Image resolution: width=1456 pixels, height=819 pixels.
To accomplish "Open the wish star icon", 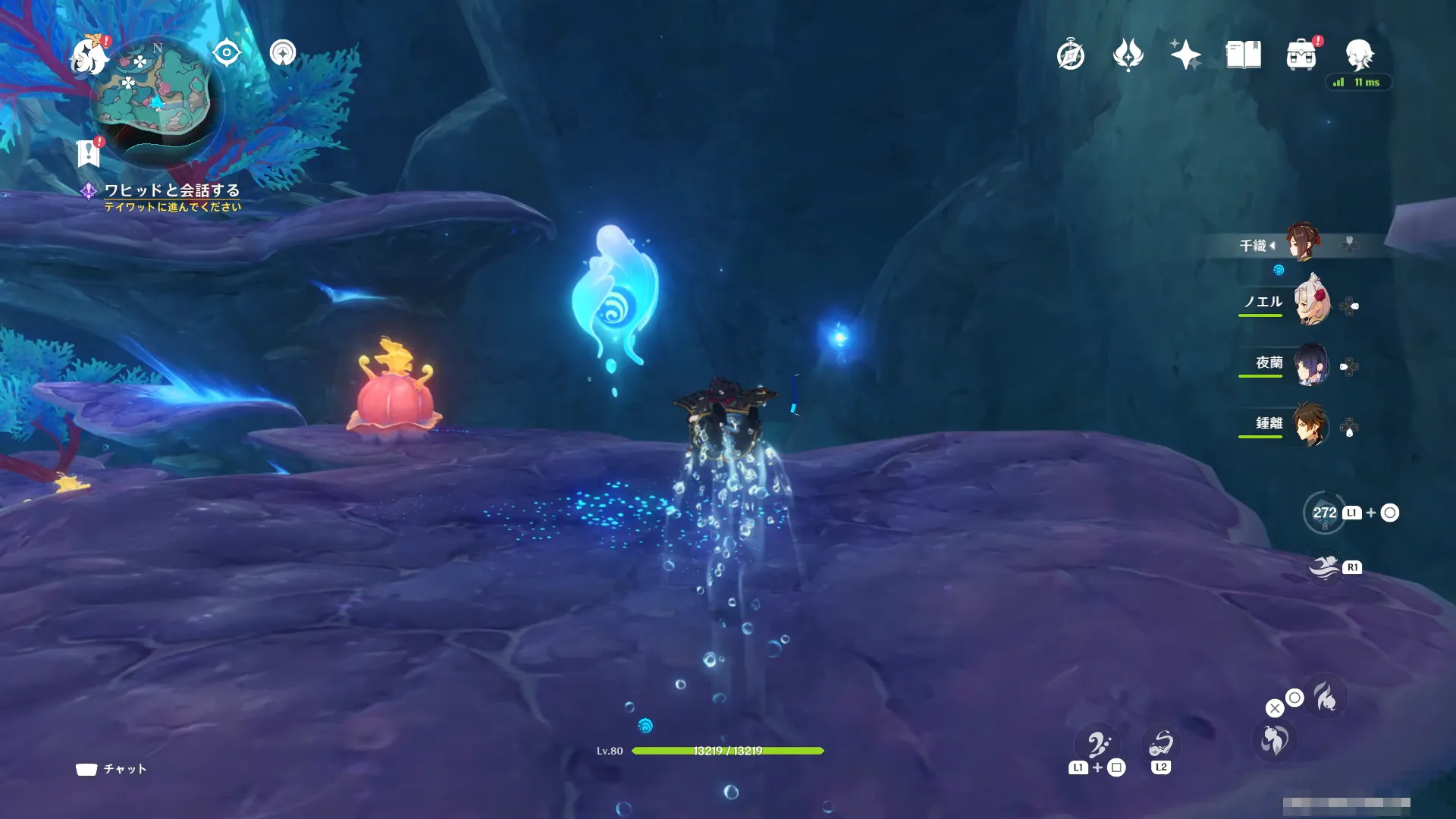I will click(1185, 55).
